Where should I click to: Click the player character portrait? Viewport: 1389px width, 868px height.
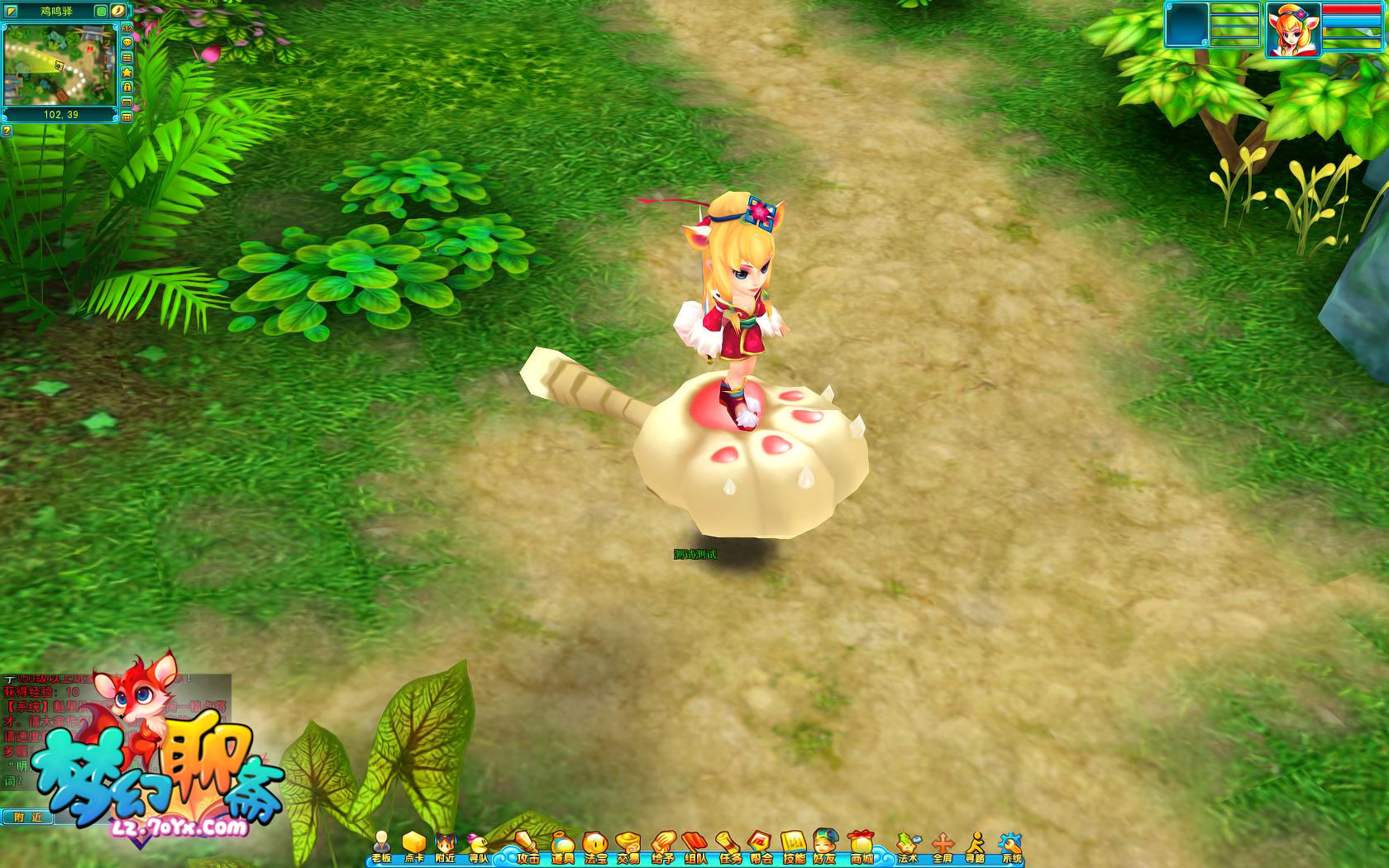click(x=1292, y=31)
